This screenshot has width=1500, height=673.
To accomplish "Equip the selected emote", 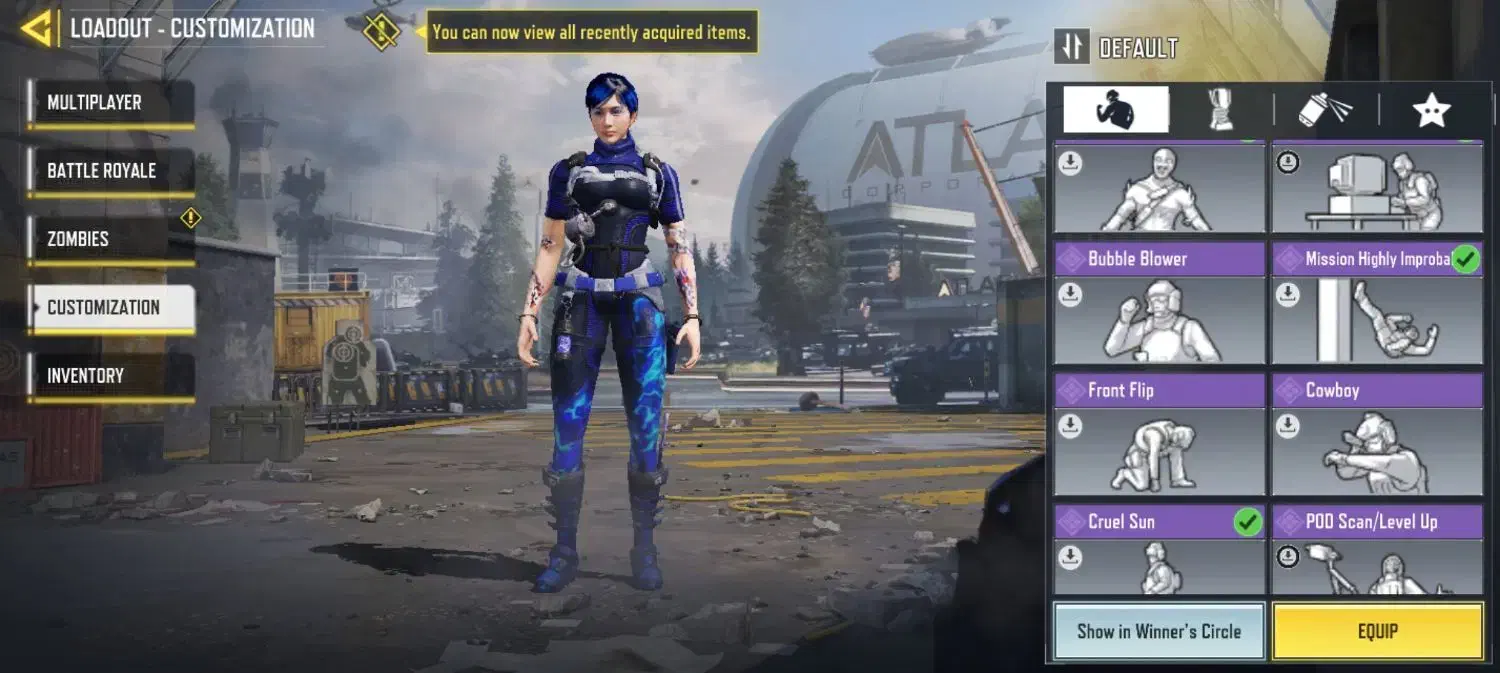I will pos(1377,631).
